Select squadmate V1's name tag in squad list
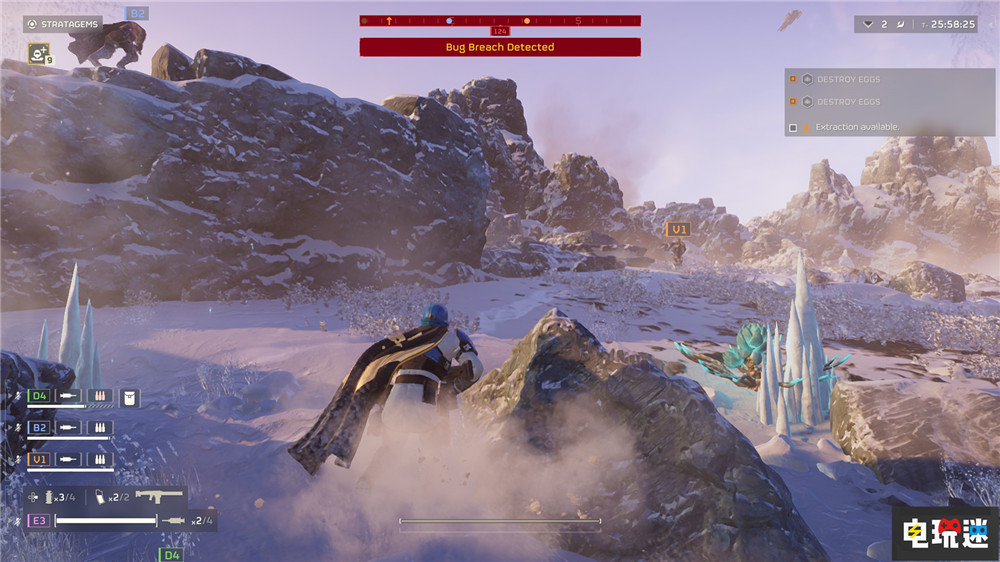This screenshot has height=562, width=1000. pyautogui.click(x=38, y=459)
